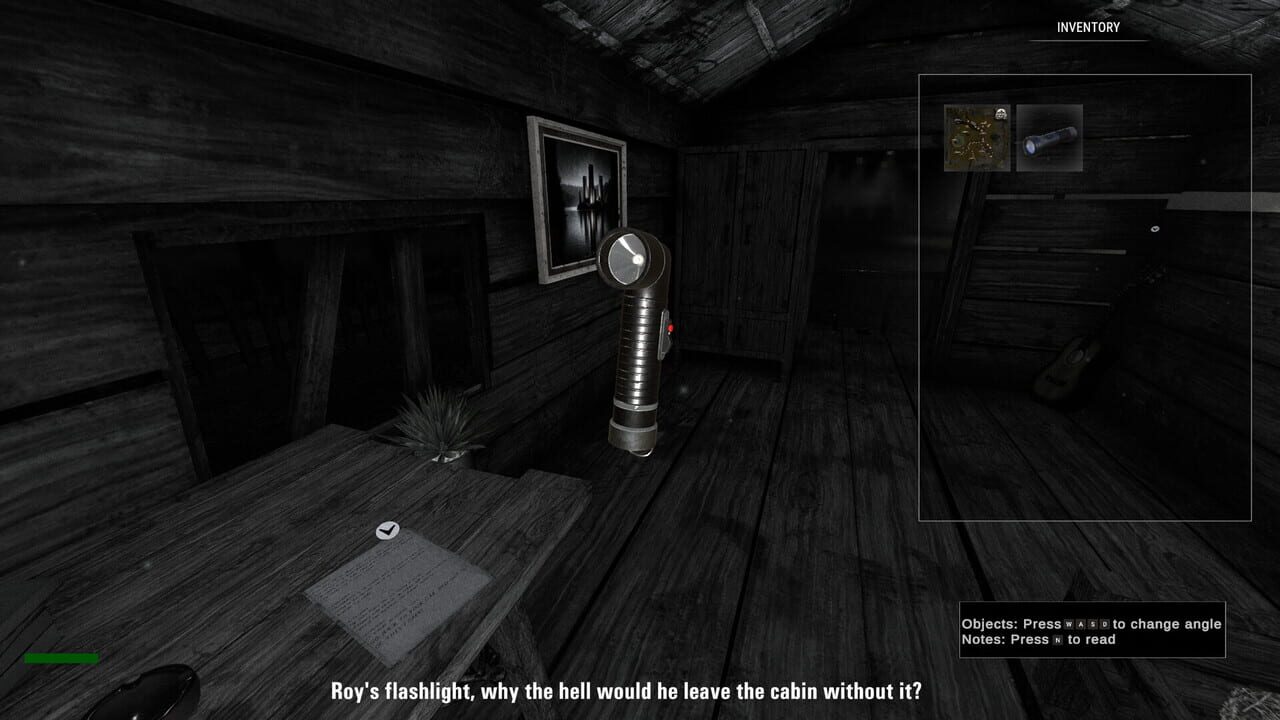This screenshot has width=1280, height=720.
Task: Click the A key icon in the hint box
Action: [1081, 624]
